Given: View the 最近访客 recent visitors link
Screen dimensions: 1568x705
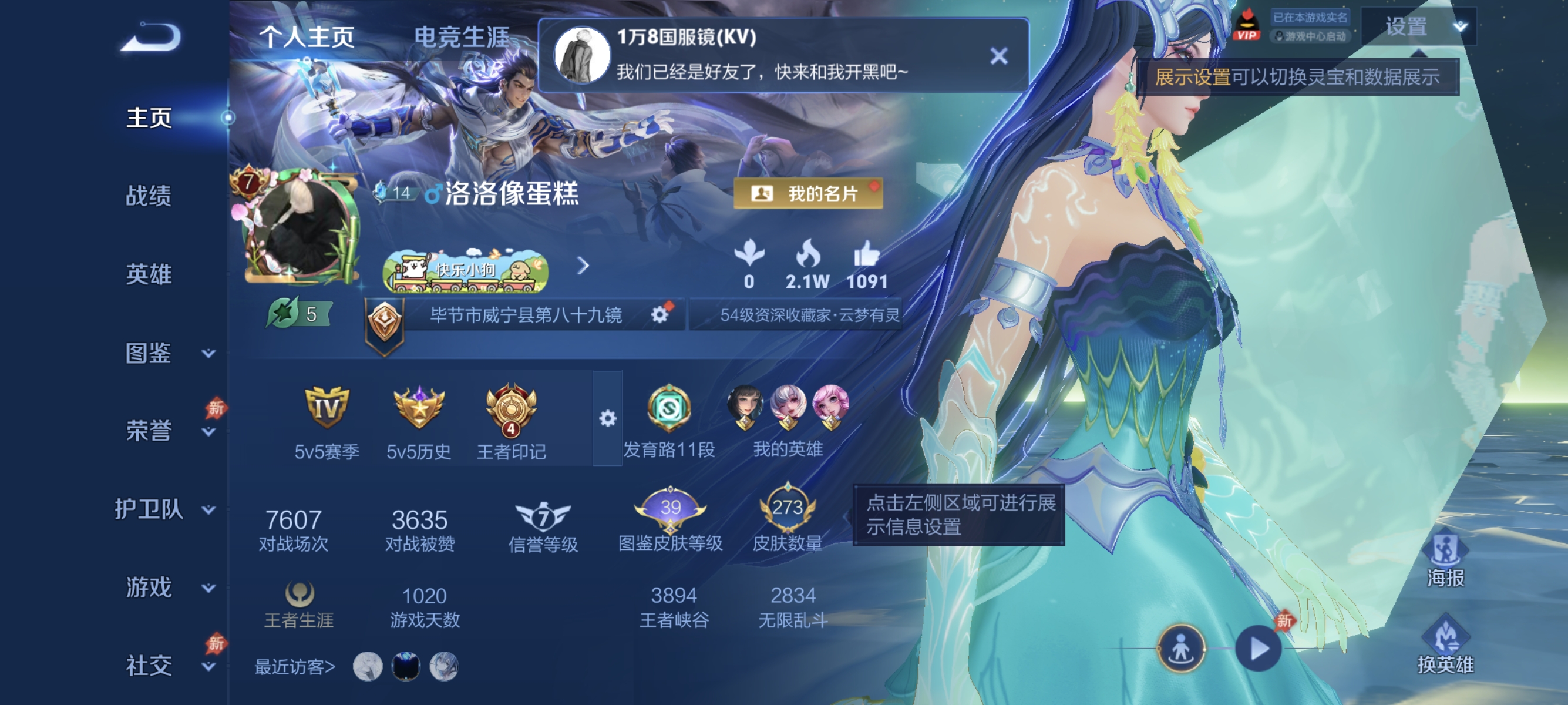Looking at the screenshot, I should (294, 666).
